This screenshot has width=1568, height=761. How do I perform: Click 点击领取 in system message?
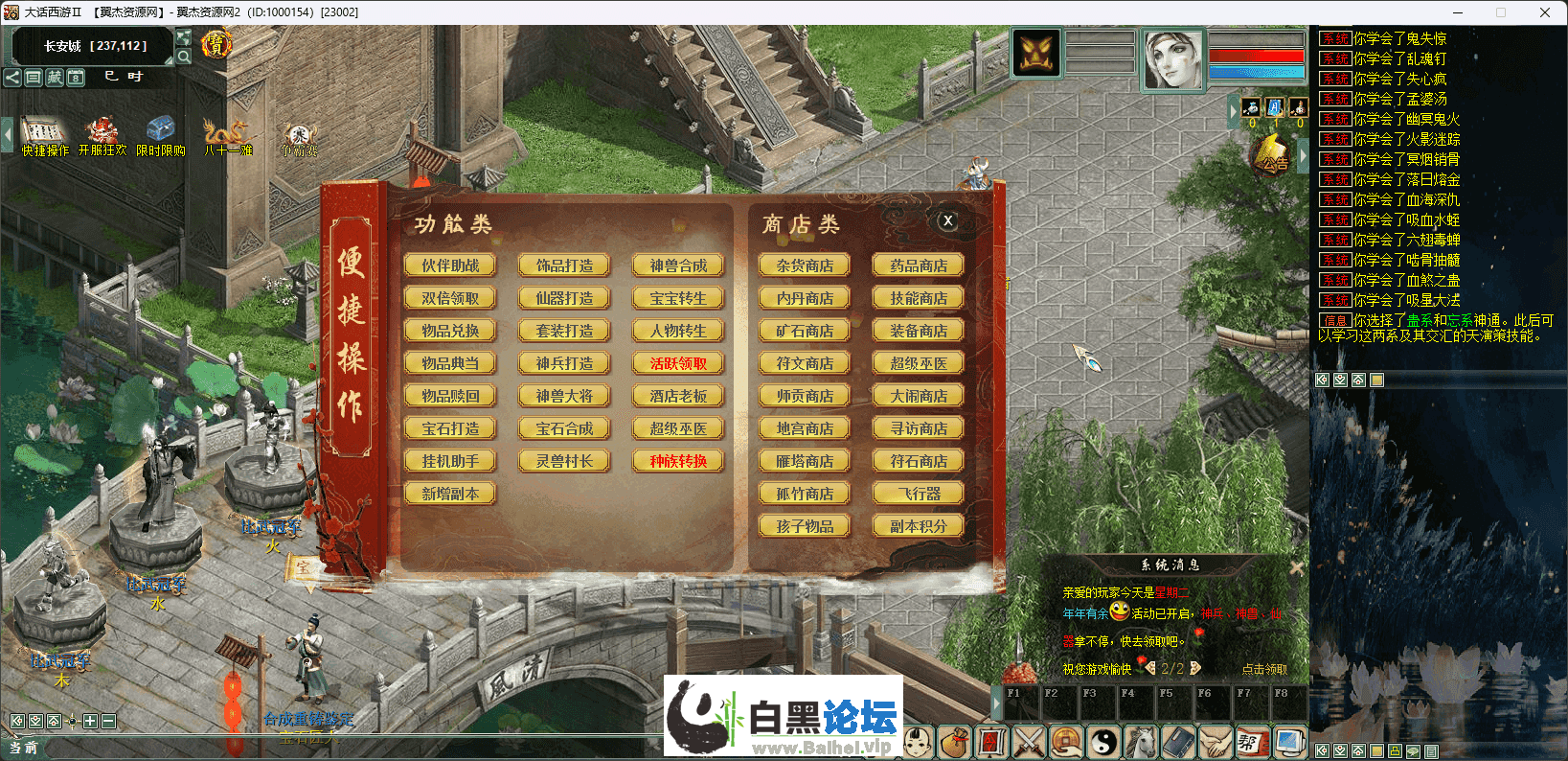[1264, 669]
